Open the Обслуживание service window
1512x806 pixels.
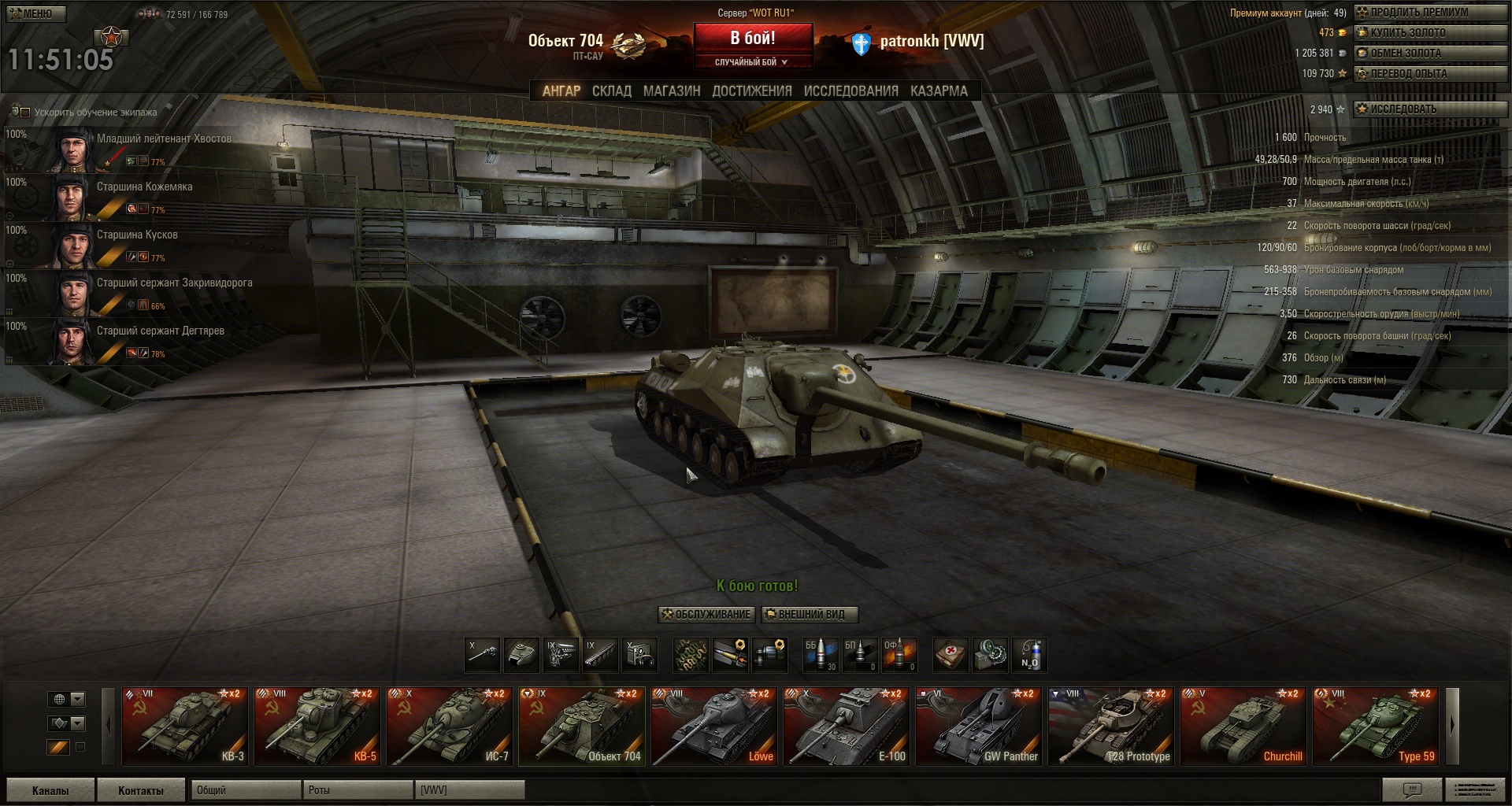[x=706, y=615]
